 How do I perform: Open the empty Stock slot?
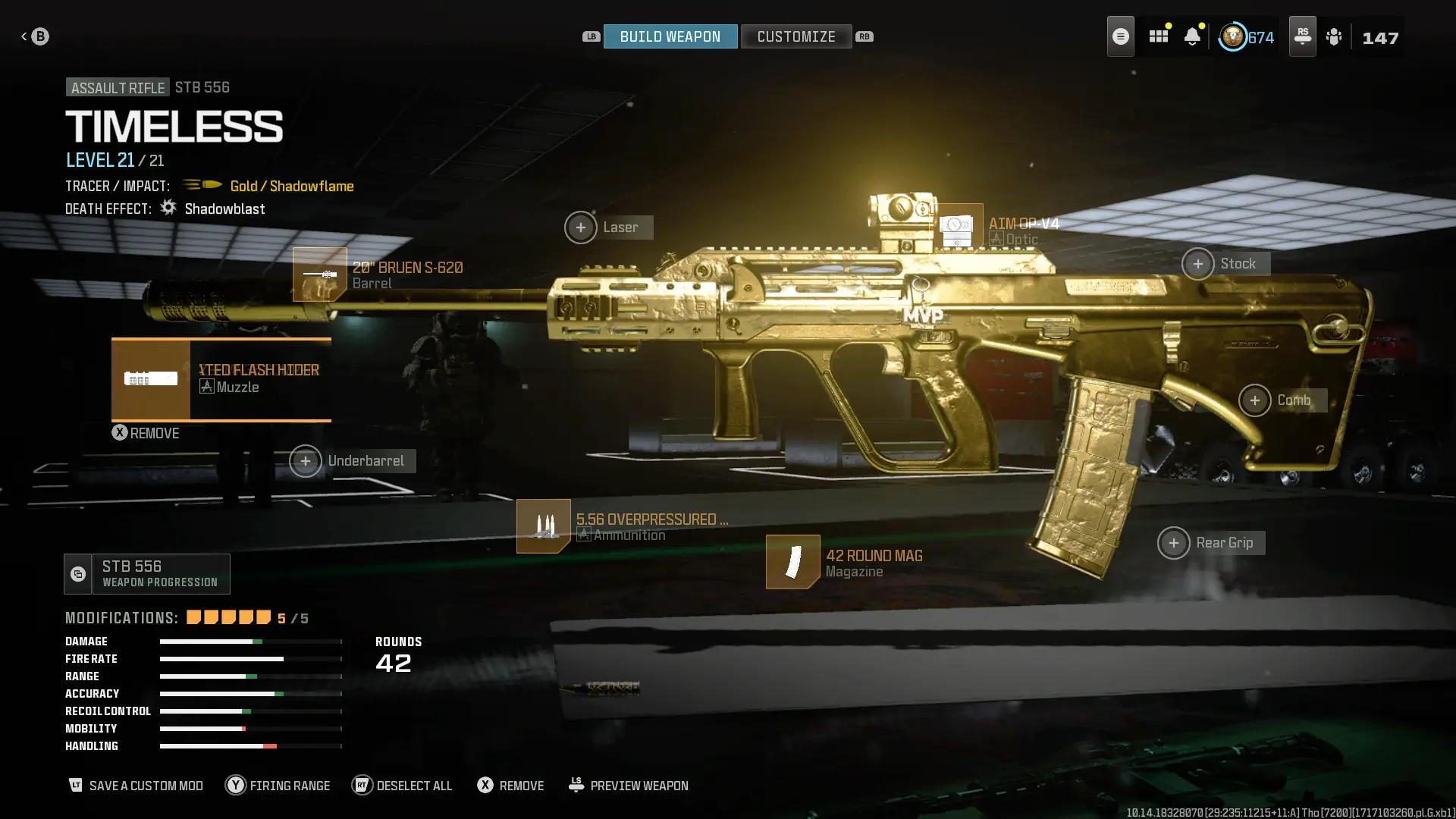click(x=1198, y=264)
